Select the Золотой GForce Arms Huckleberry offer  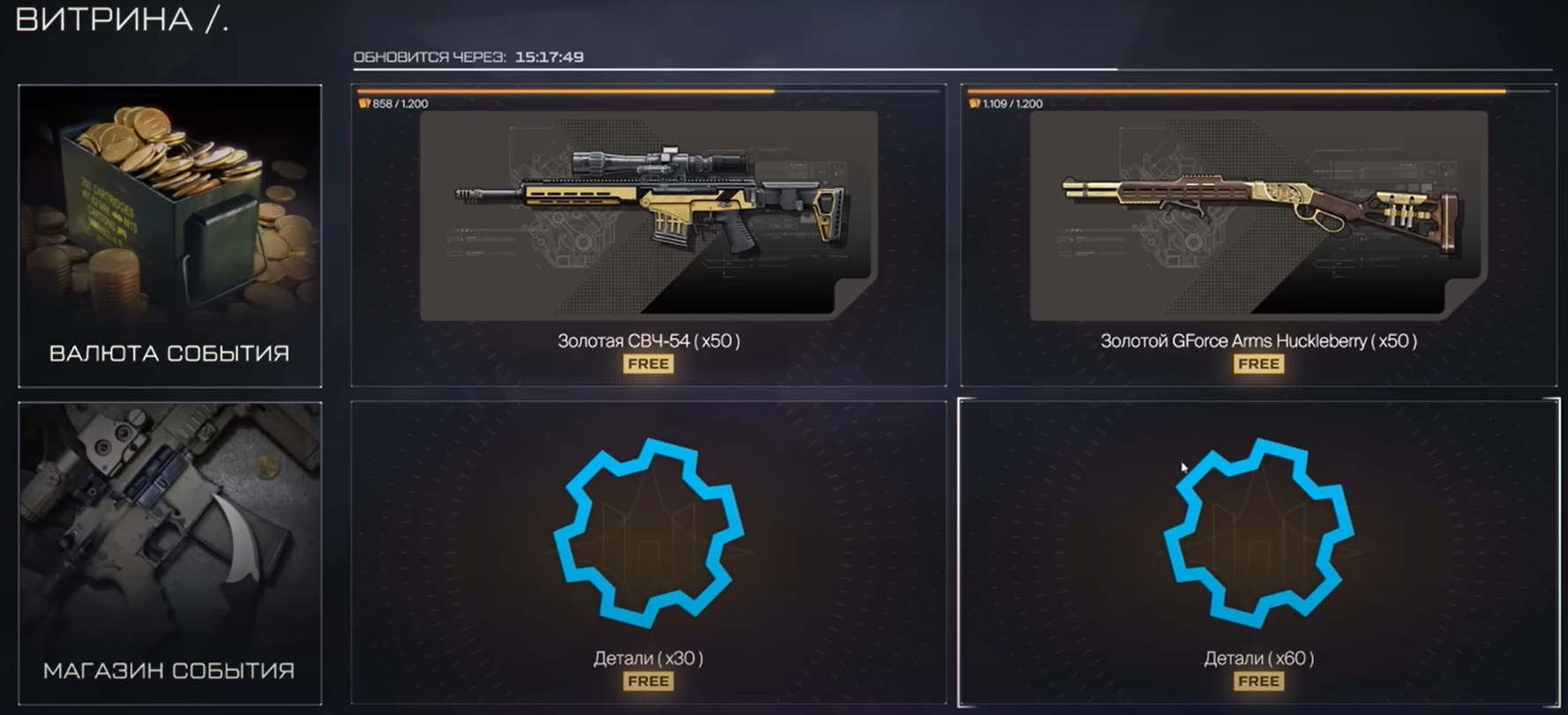pos(1258,216)
